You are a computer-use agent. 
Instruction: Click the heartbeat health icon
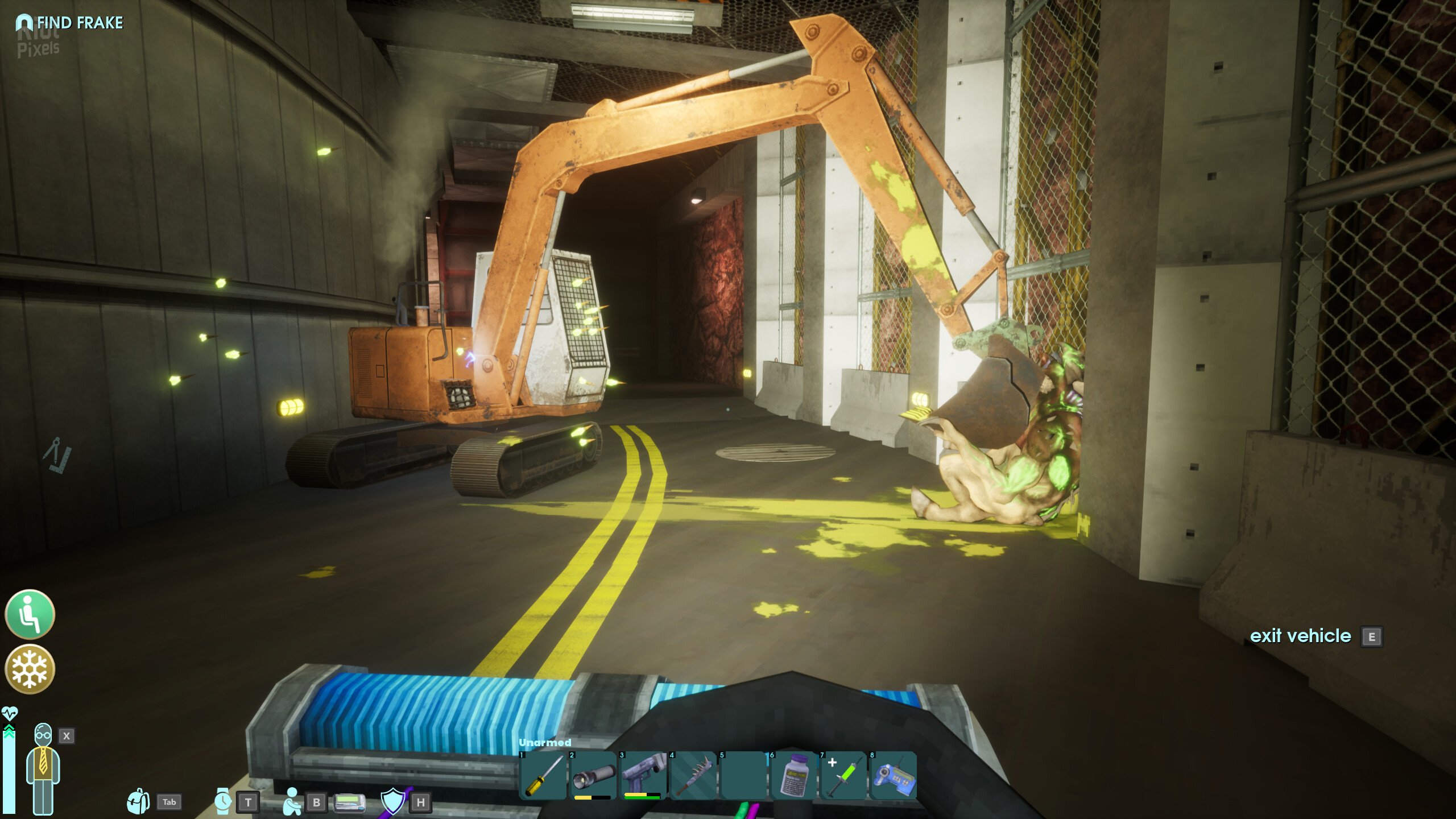[x=10, y=713]
